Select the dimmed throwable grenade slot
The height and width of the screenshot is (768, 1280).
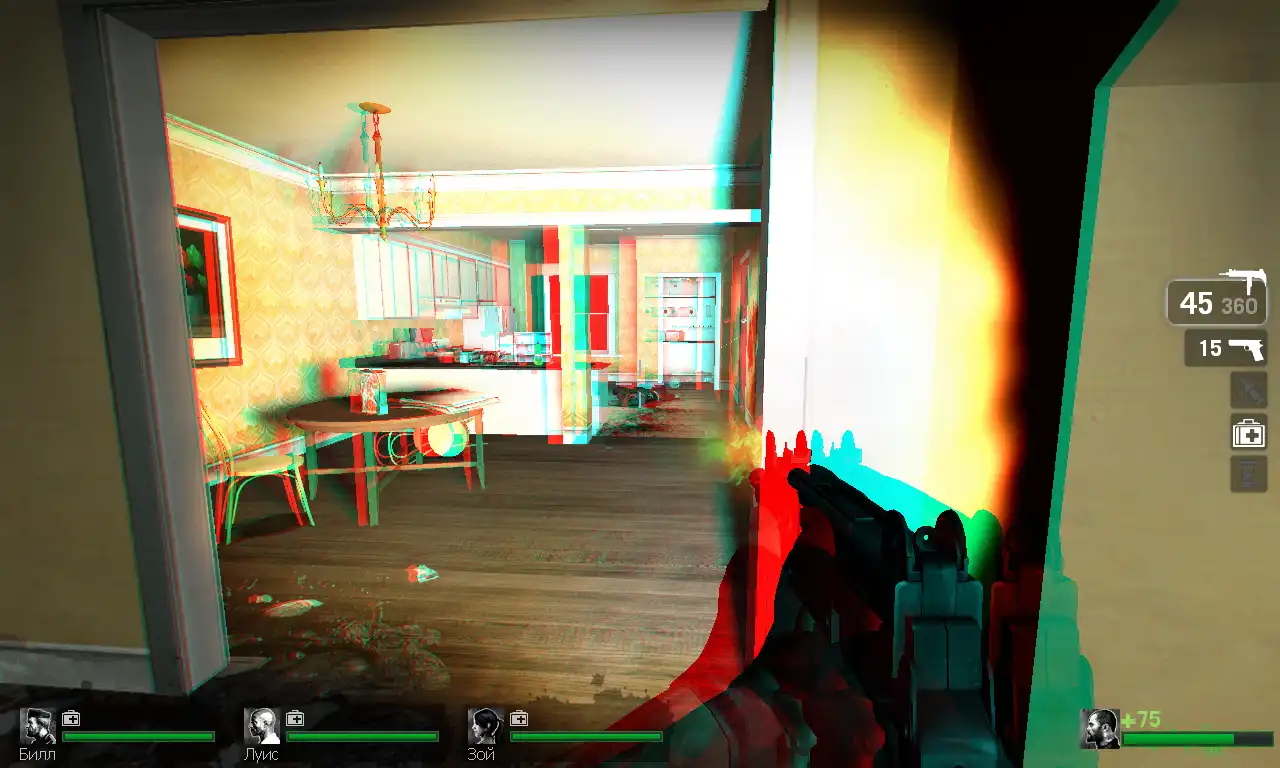point(1248,391)
